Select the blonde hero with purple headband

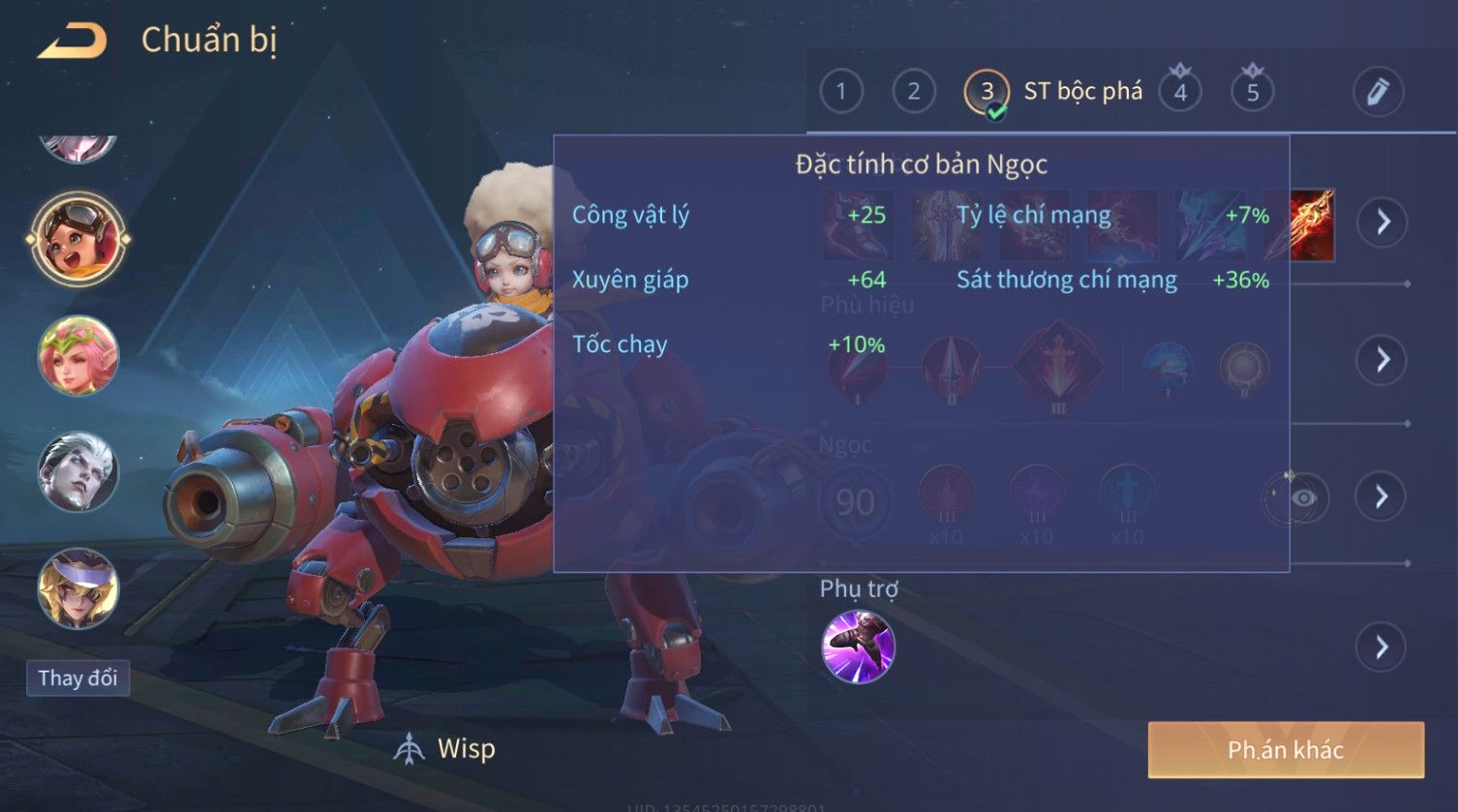click(x=78, y=588)
